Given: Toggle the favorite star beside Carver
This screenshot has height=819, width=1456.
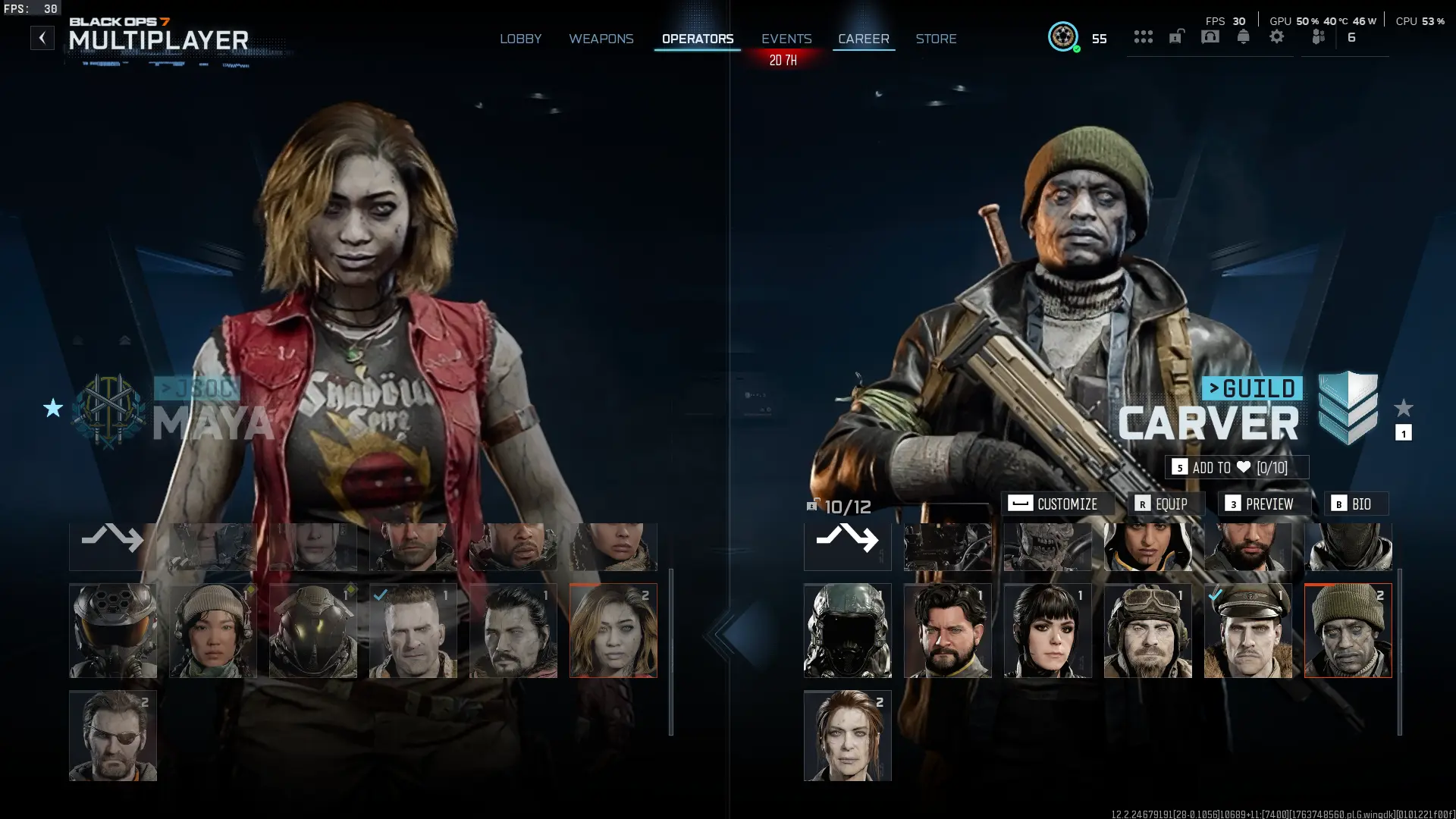Looking at the screenshot, I should click(x=1404, y=406).
